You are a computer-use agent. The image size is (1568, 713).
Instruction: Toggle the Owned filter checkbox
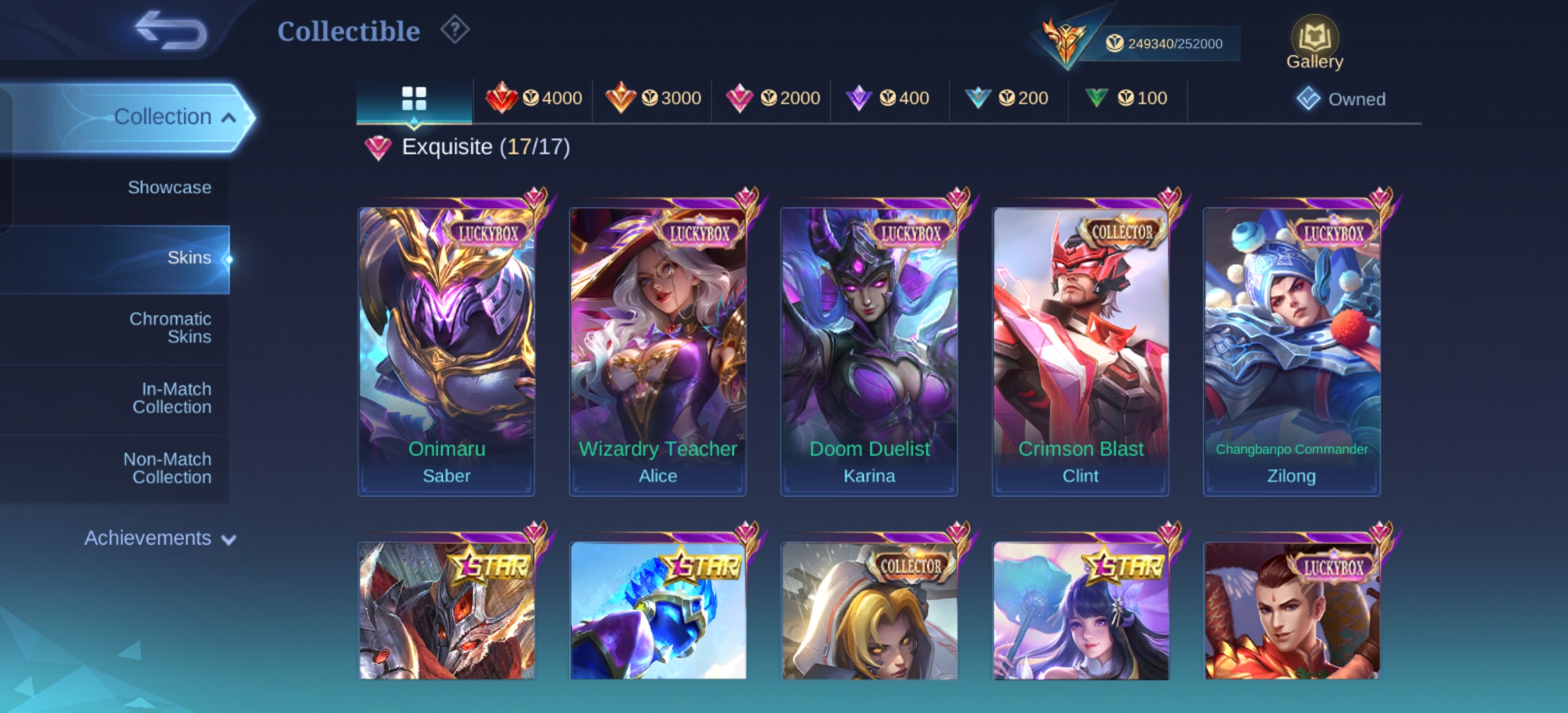tap(1308, 99)
